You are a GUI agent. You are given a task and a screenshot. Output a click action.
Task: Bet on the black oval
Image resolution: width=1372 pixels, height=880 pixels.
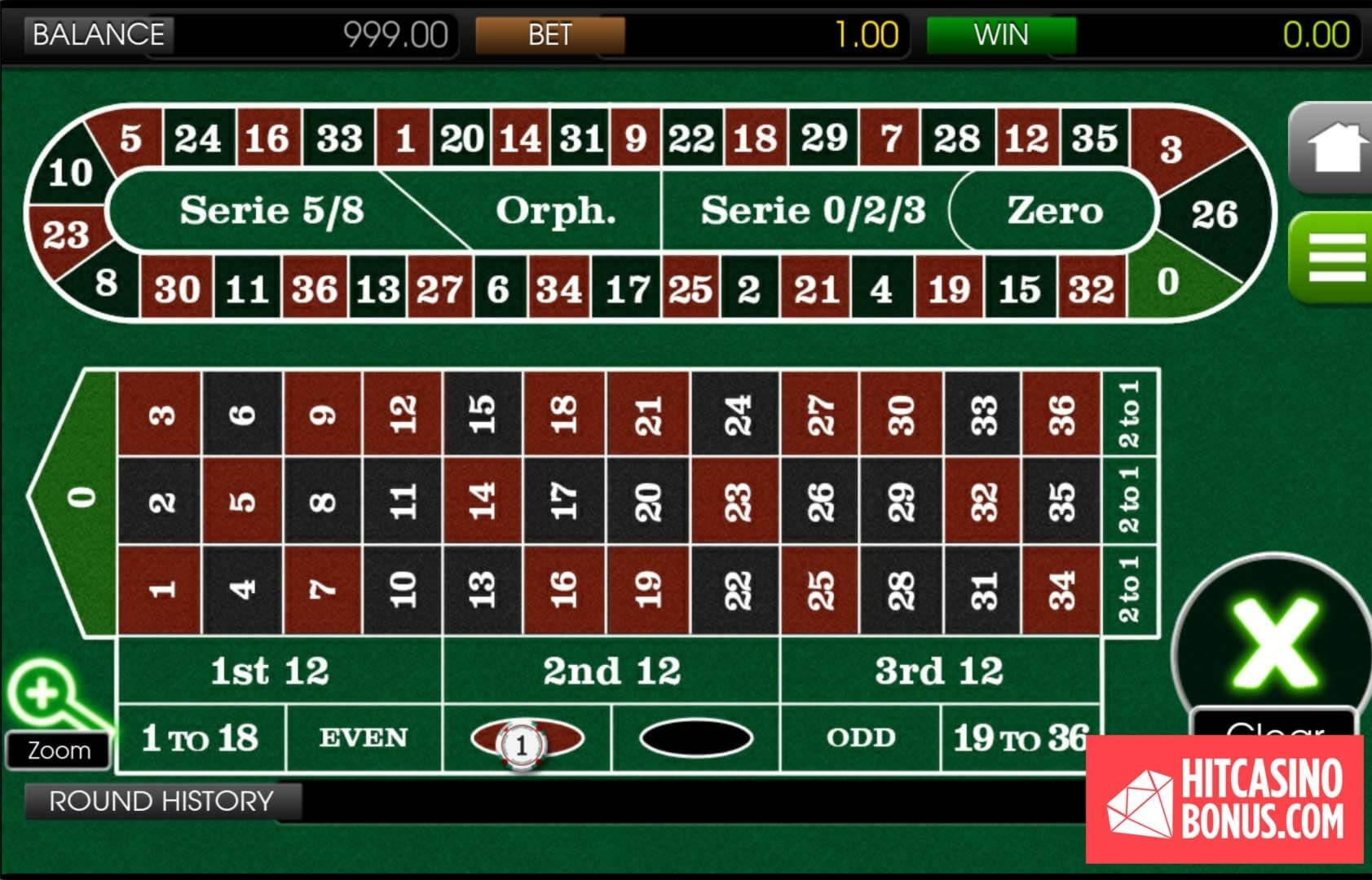(x=695, y=738)
